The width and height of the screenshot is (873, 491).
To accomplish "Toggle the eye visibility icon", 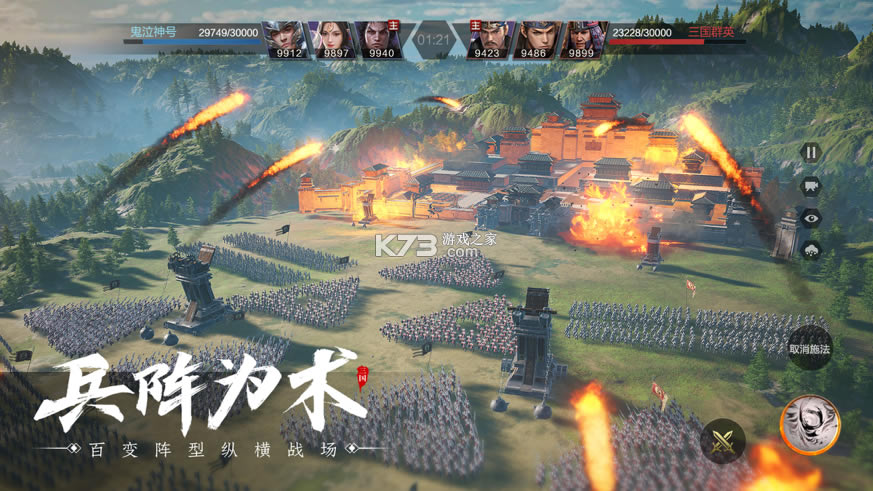I will click(811, 218).
